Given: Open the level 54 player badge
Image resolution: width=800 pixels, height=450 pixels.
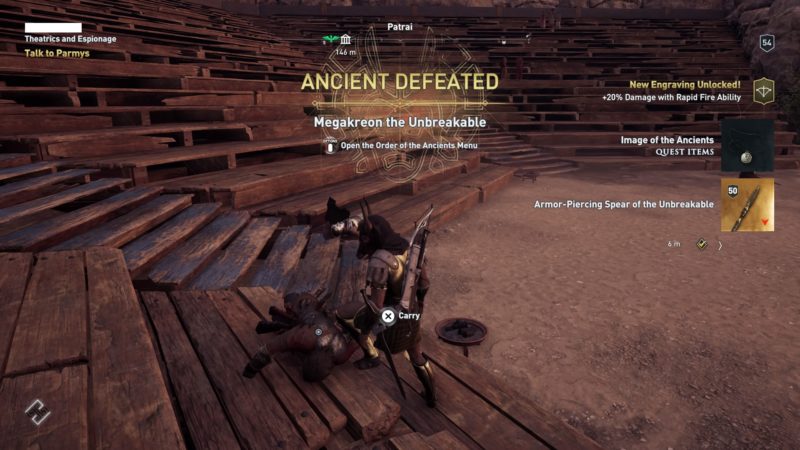Looking at the screenshot, I should 767,42.
